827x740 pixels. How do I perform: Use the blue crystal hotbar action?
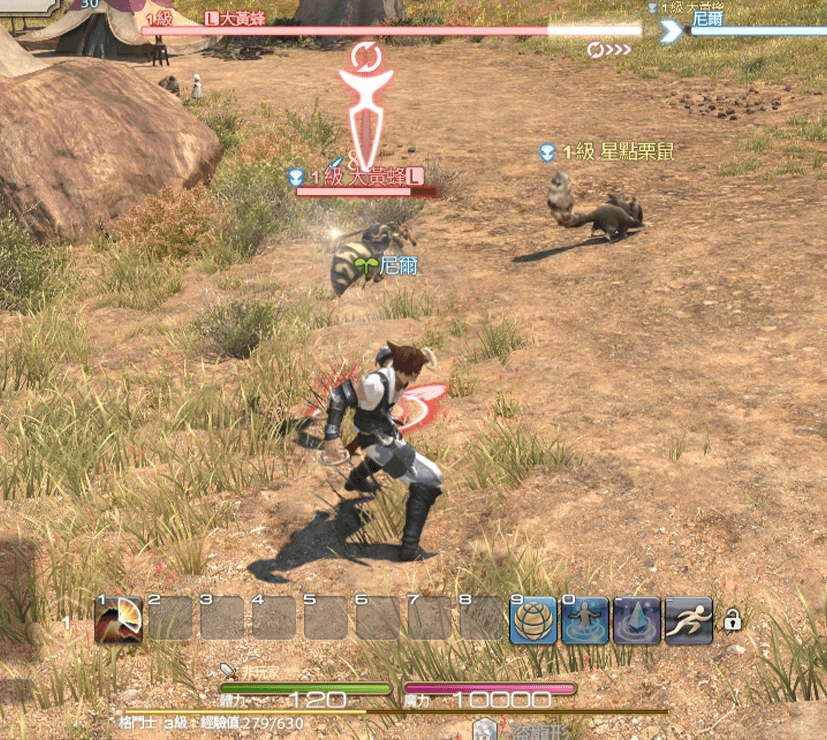pyautogui.click(x=637, y=620)
